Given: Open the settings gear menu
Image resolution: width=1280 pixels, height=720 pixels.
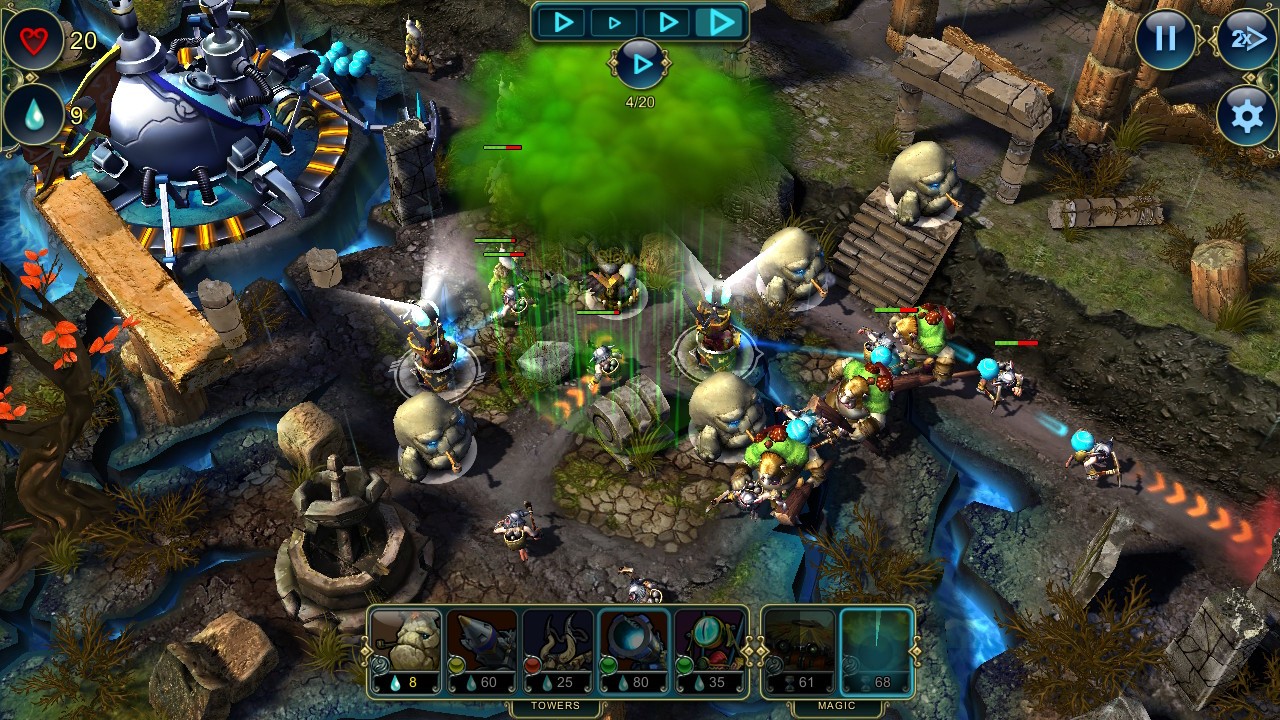Looking at the screenshot, I should click(x=1246, y=116).
